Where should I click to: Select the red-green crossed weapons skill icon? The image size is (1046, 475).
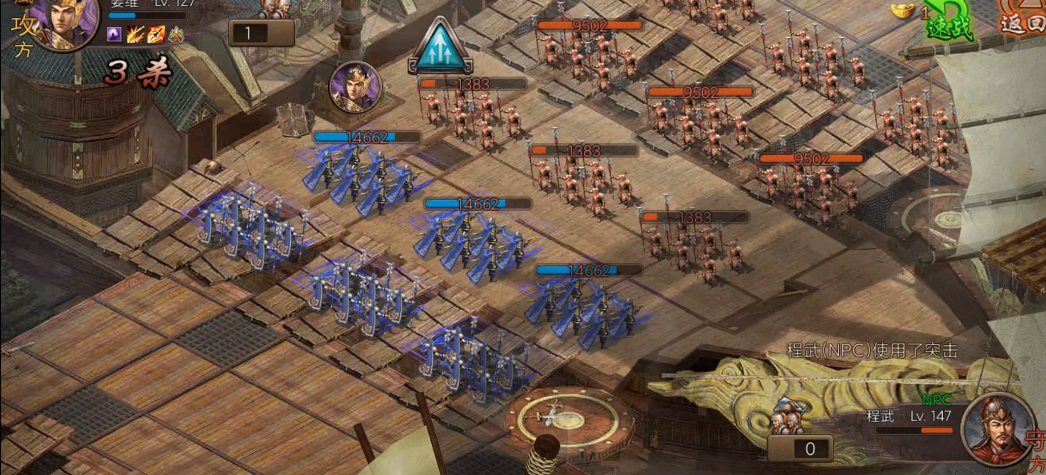(176, 35)
